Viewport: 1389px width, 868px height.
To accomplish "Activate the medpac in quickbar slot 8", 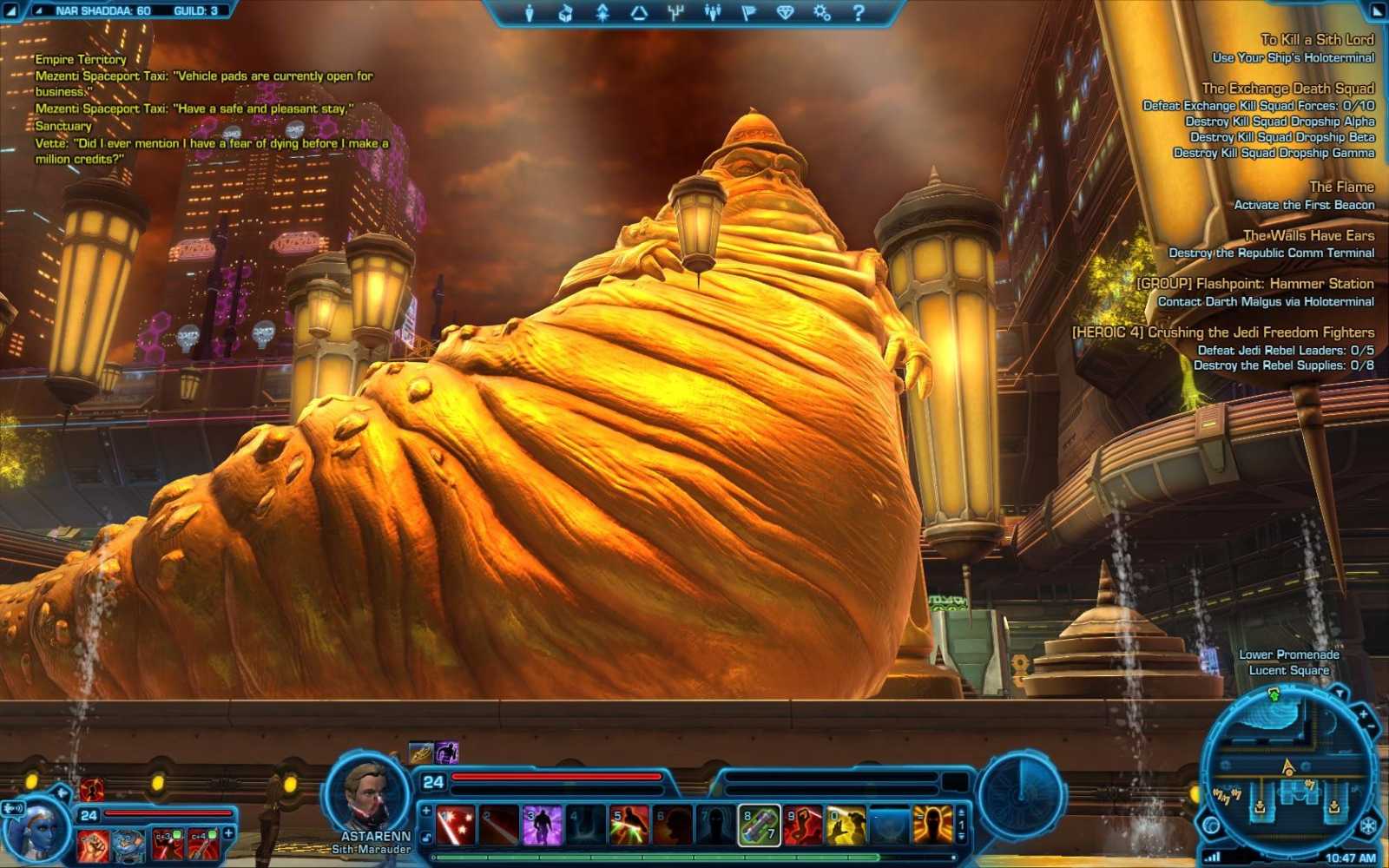I will (x=760, y=825).
